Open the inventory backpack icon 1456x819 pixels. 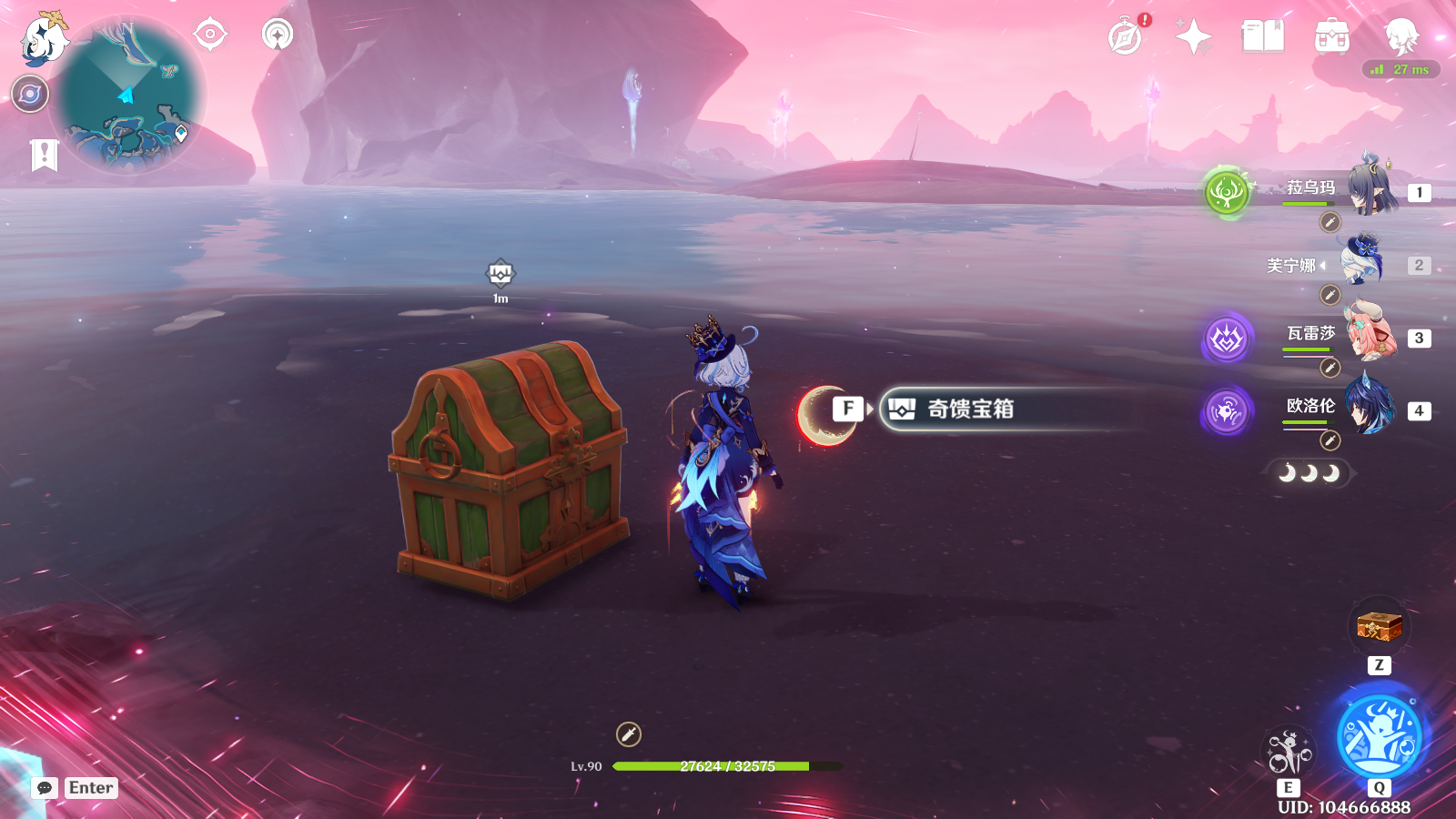tap(1331, 37)
